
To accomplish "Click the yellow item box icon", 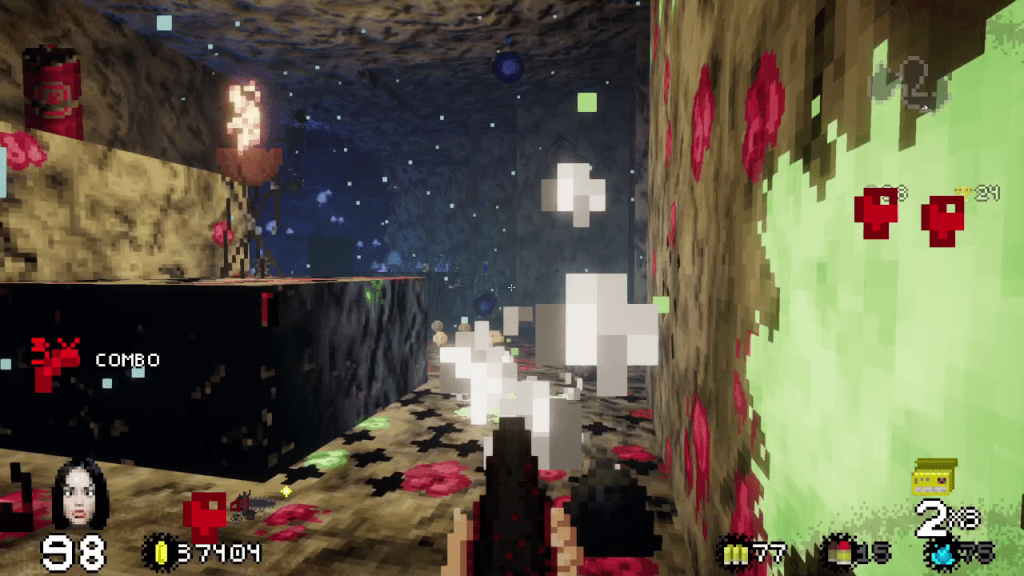I will coord(934,477).
